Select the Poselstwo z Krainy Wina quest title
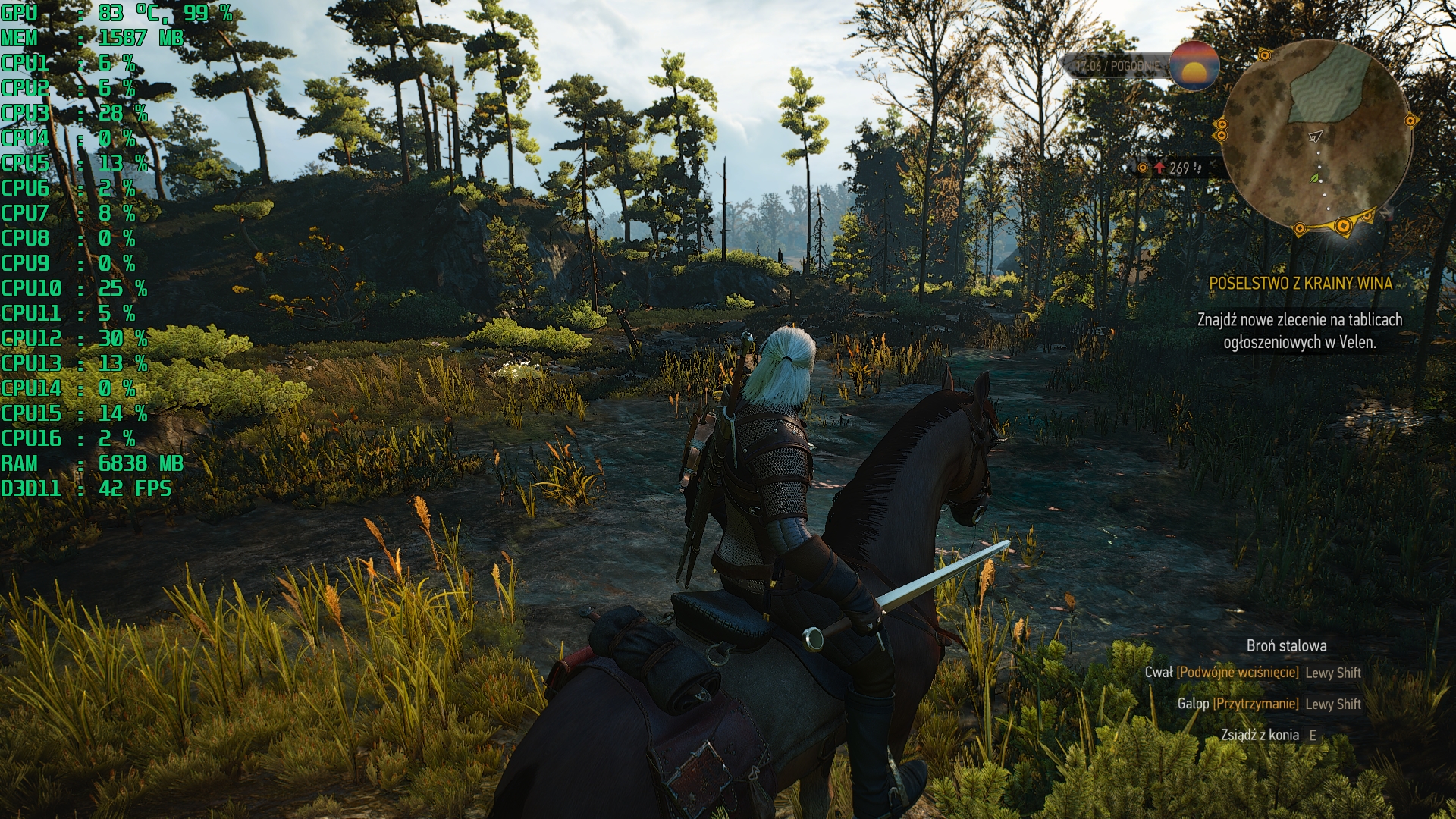 pos(1300,284)
